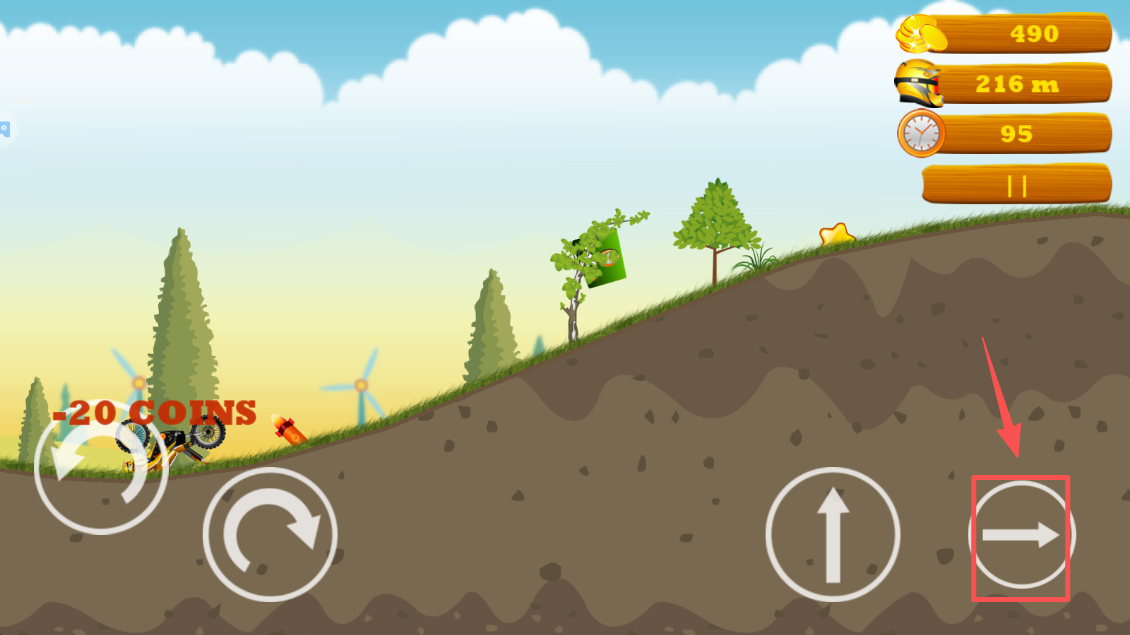This screenshot has height=635, width=1130.
Task: Tap the right arrow accelerate button
Action: point(1021,536)
